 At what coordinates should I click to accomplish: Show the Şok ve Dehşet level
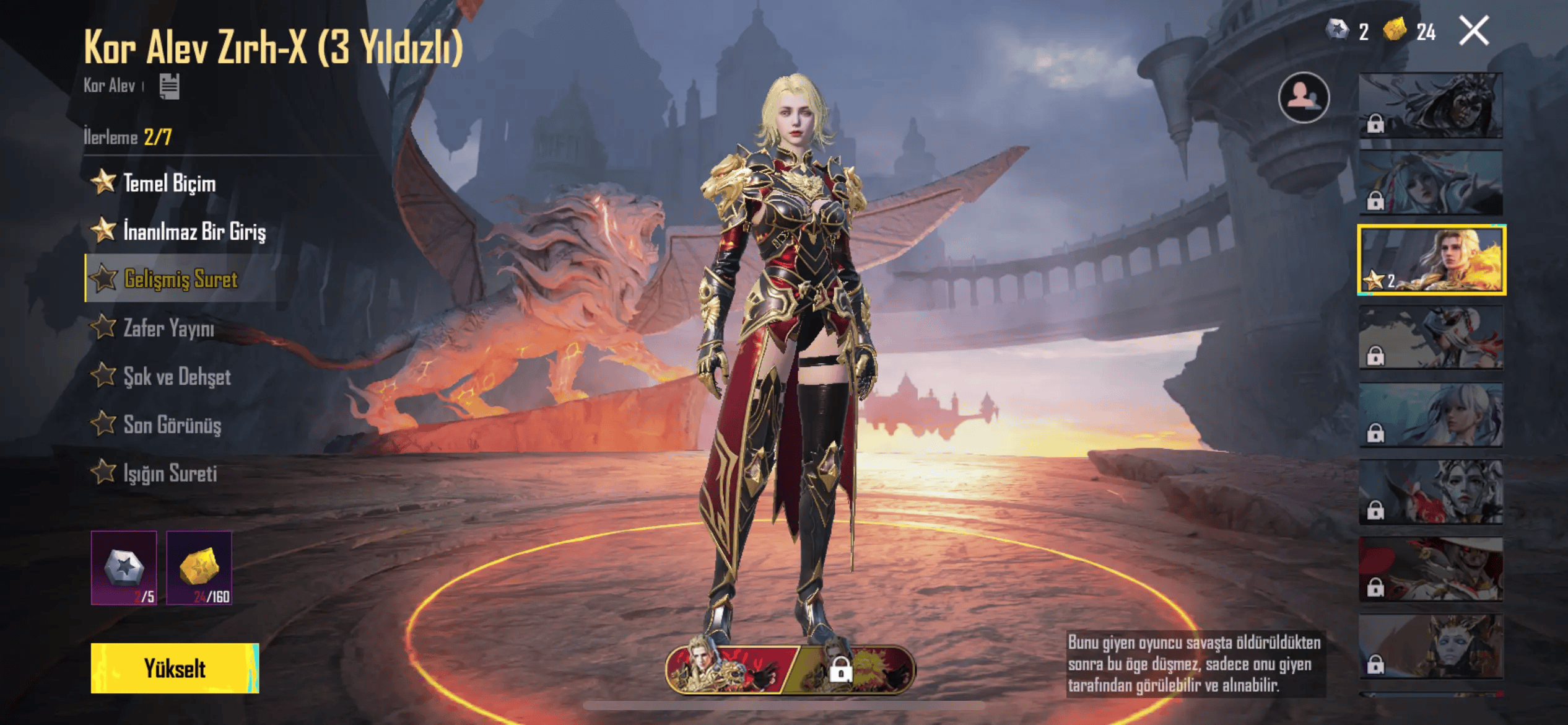point(176,376)
